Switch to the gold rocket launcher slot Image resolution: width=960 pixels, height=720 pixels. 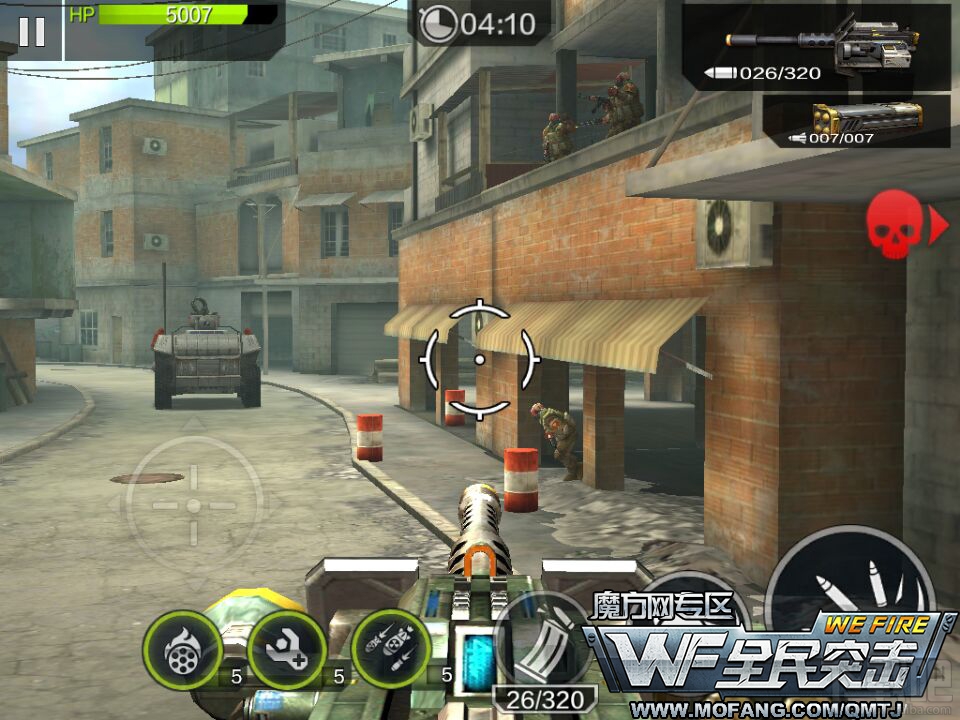[x=856, y=122]
